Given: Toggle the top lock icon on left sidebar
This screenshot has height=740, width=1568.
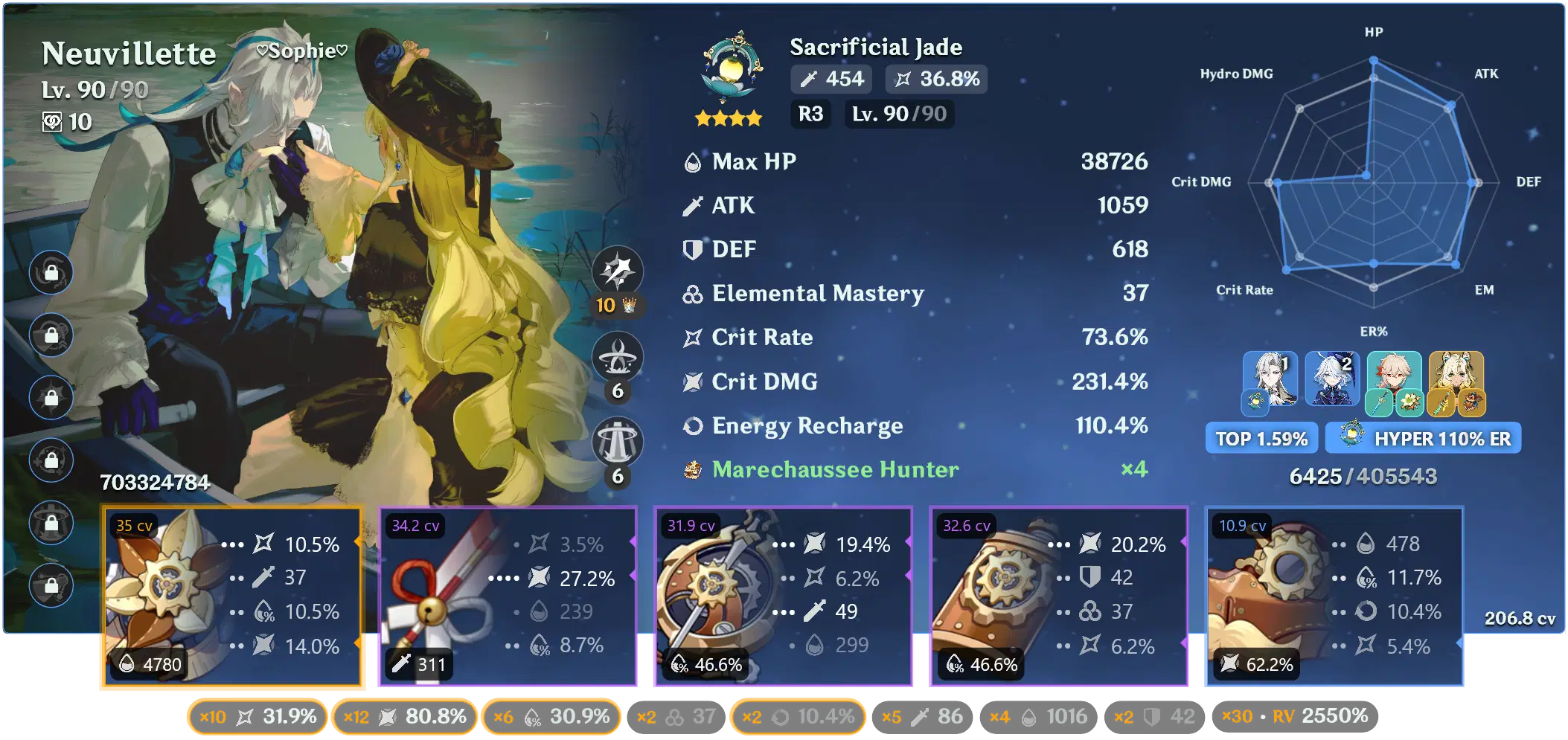Looking at the screenshot, I should [51, 273].
